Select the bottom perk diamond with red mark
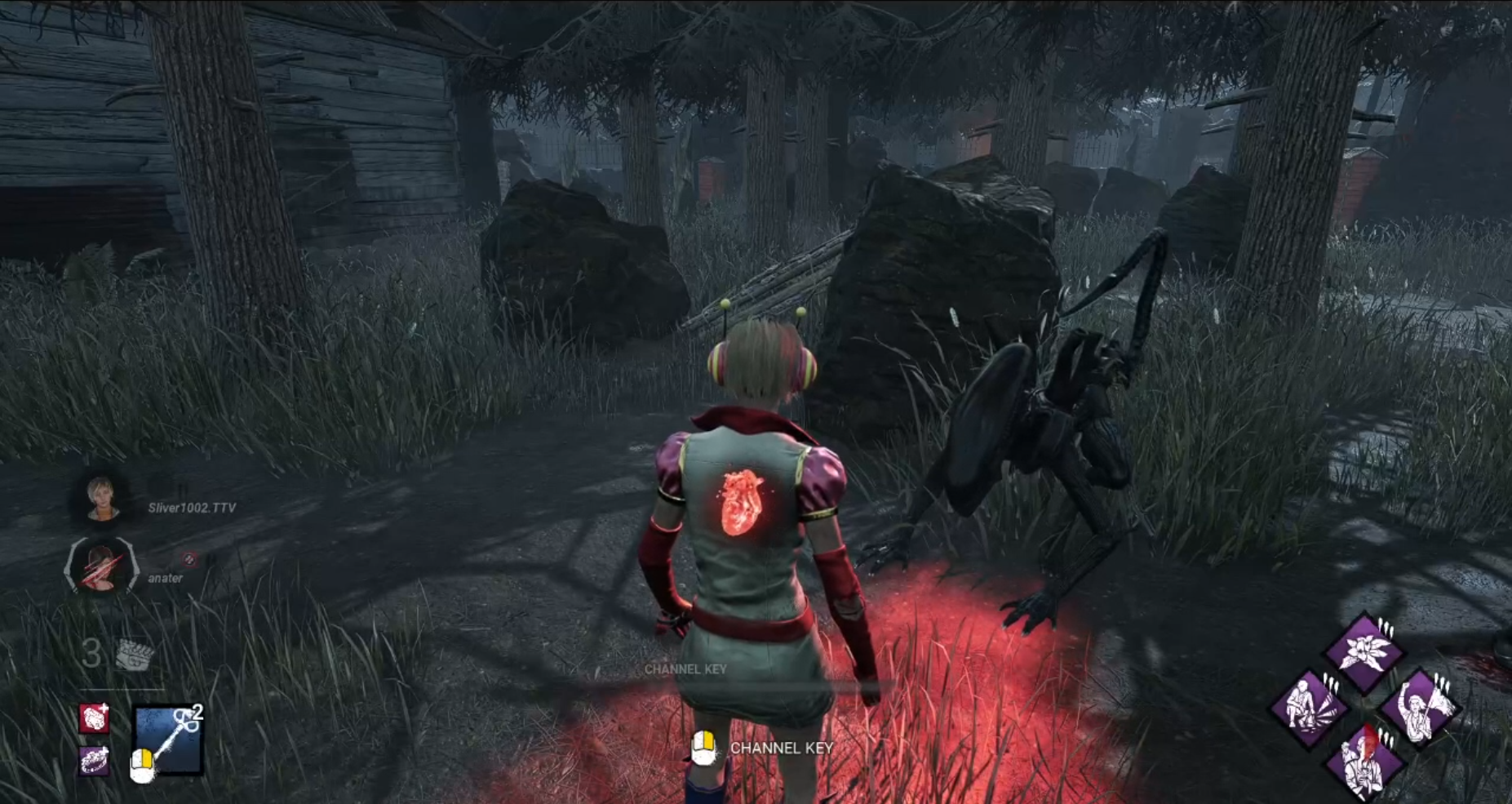 tap(1364, 762)
